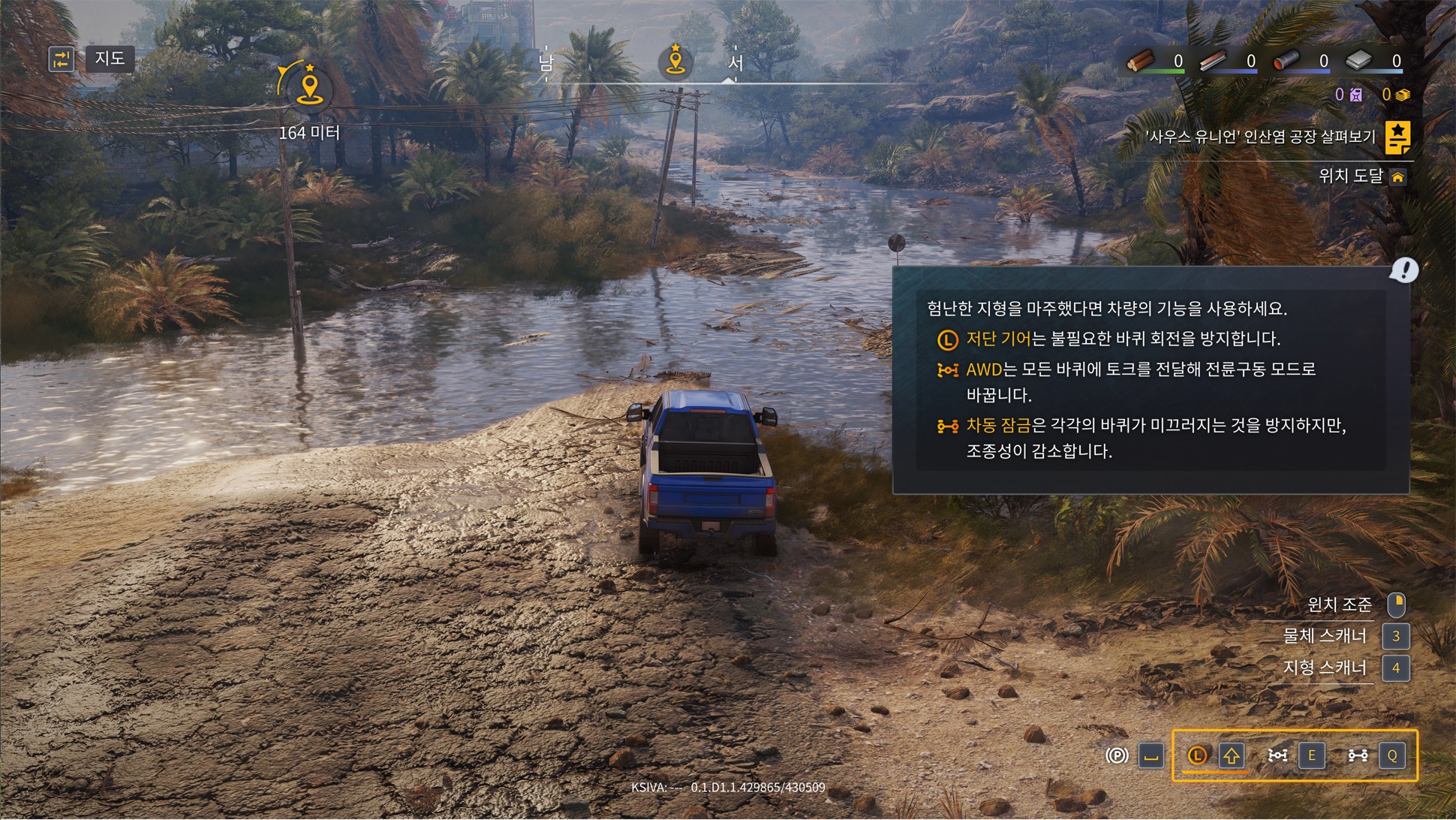The height and width of the screenshot is (820, 1456).
Task: Toggle the low gear L icon
Action: click(1197, 755)
